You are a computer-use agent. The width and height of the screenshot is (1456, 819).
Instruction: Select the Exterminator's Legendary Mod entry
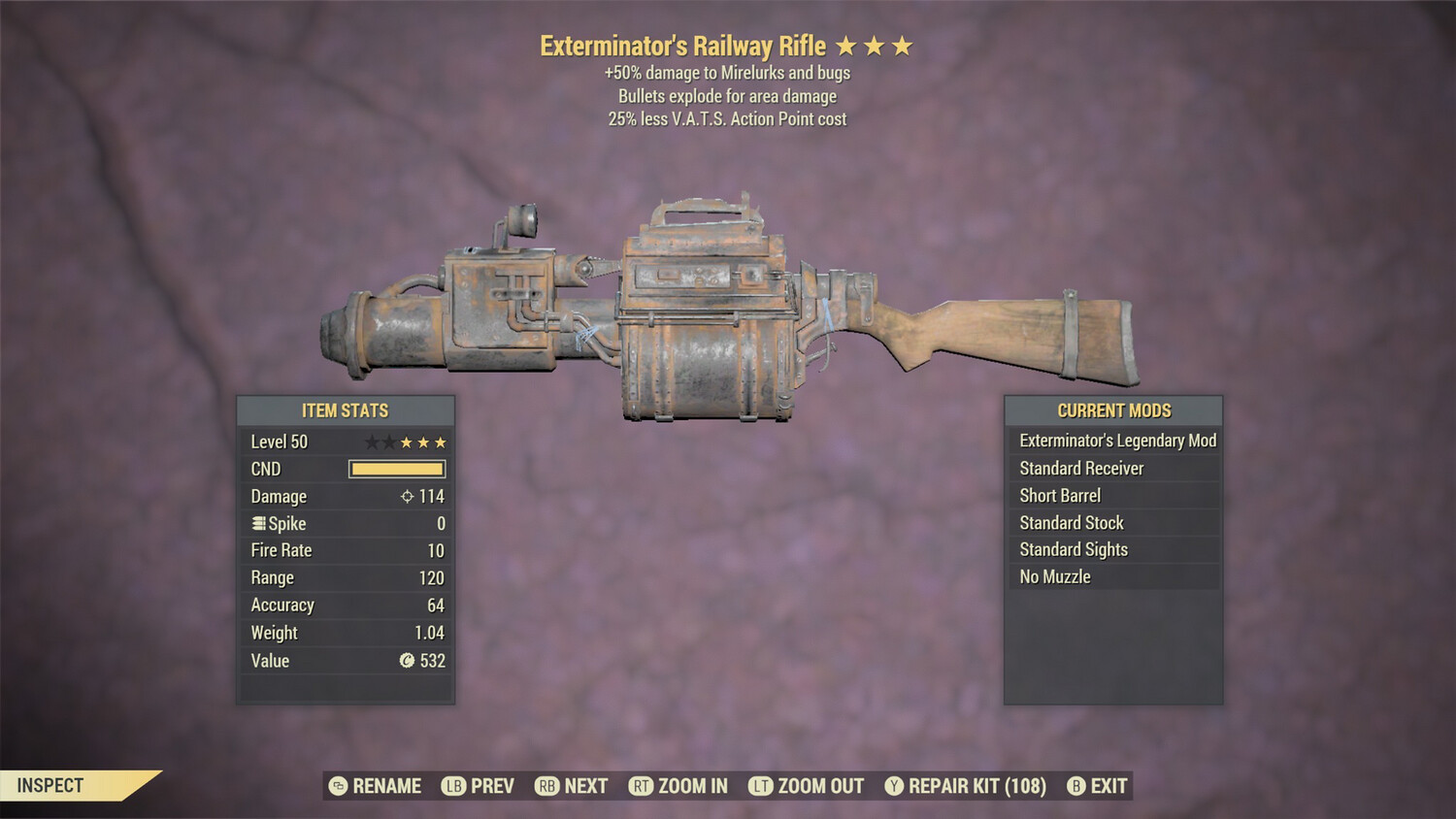[x=1116, y=440]
